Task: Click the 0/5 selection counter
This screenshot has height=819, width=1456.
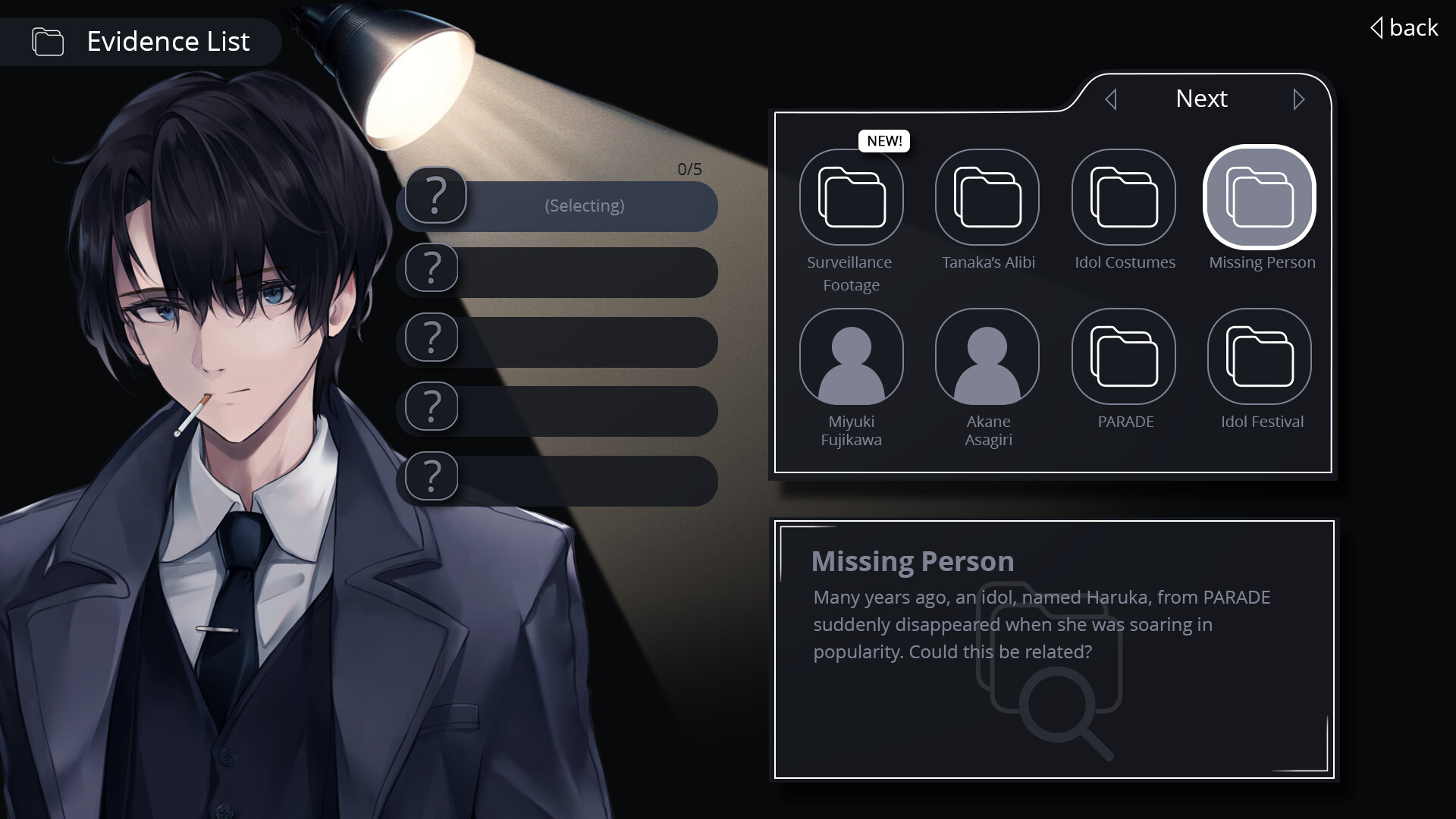Action: pos(689,169)
